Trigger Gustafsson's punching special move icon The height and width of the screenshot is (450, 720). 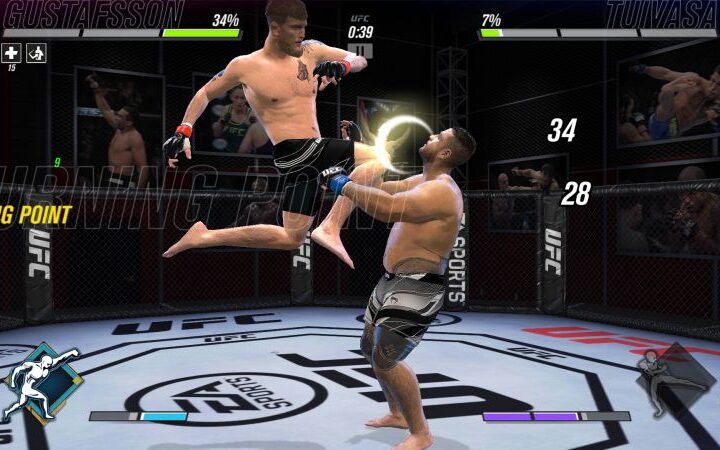(x=38, y=384)
